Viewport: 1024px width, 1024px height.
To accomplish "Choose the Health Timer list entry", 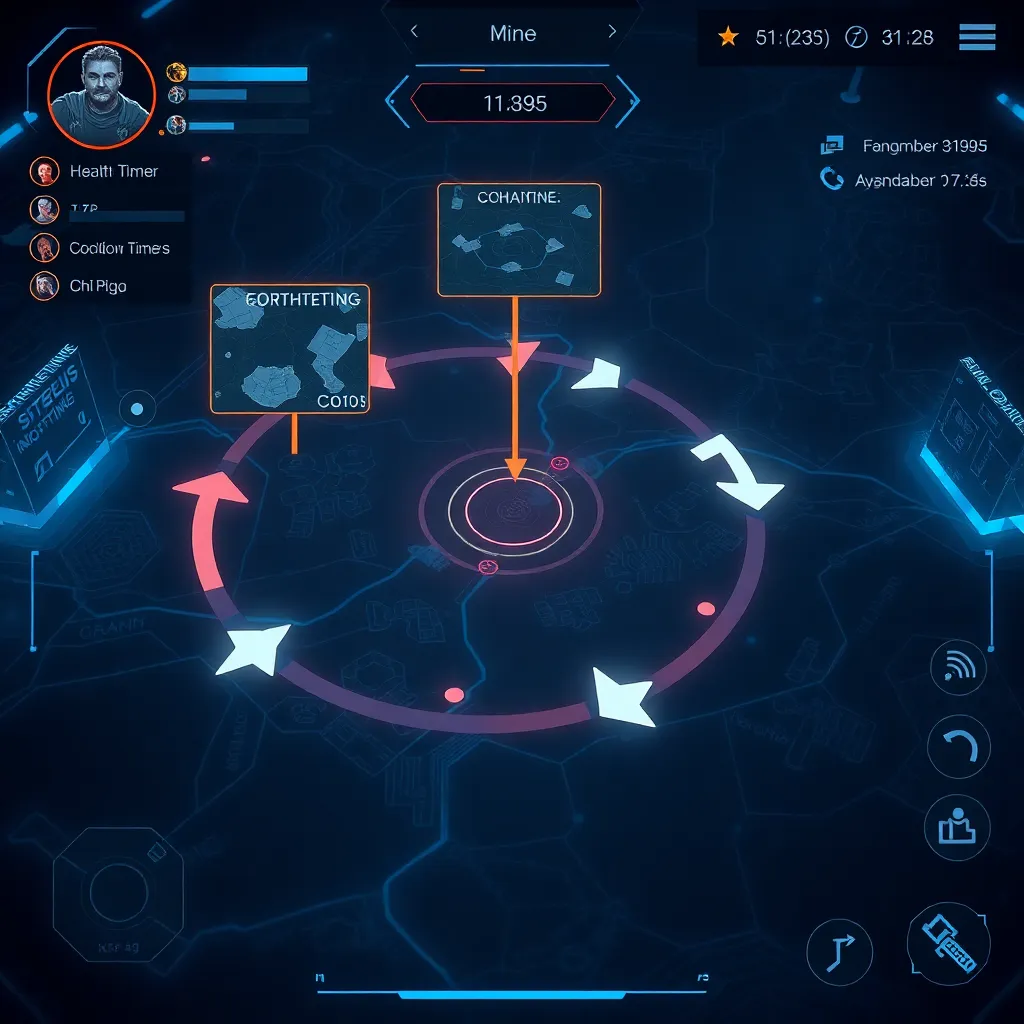I will (113, 172).
